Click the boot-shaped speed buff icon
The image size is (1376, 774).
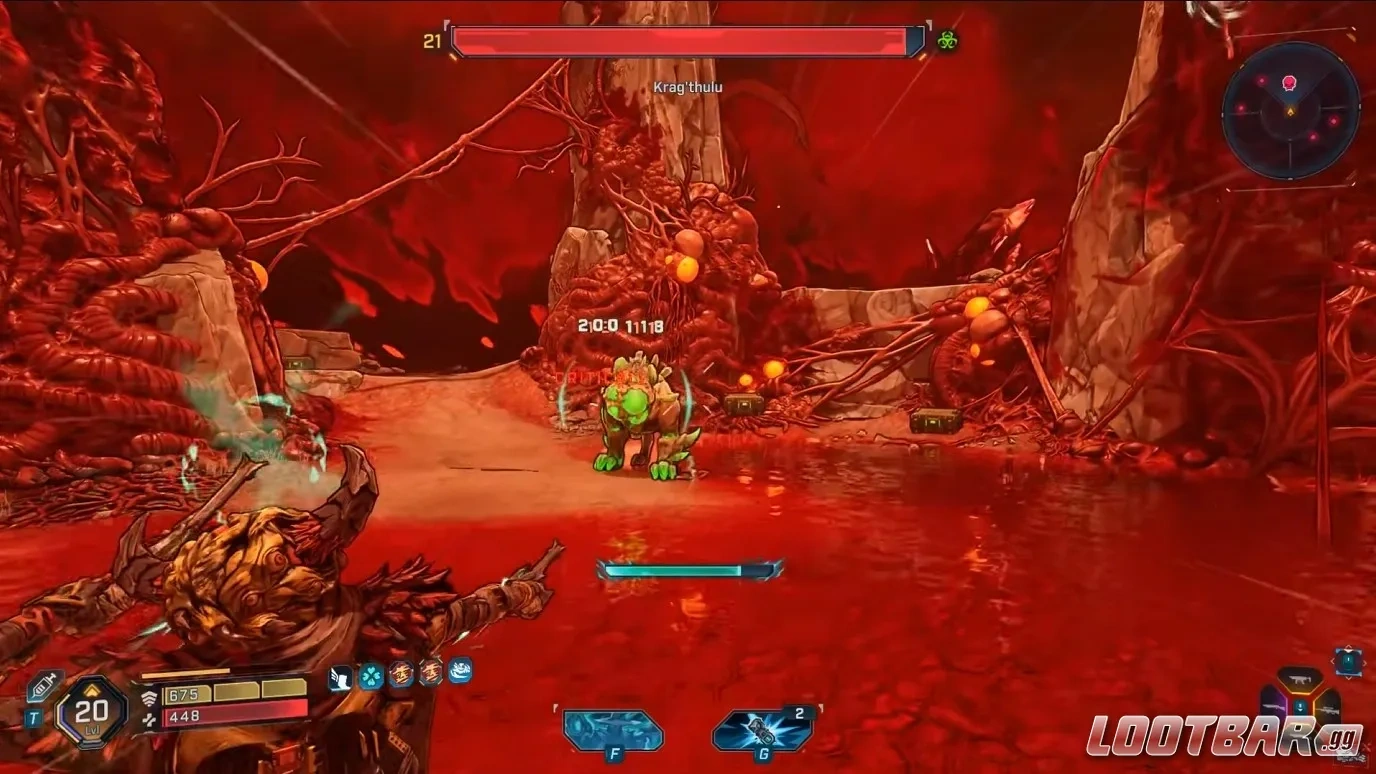click(340, 678)
